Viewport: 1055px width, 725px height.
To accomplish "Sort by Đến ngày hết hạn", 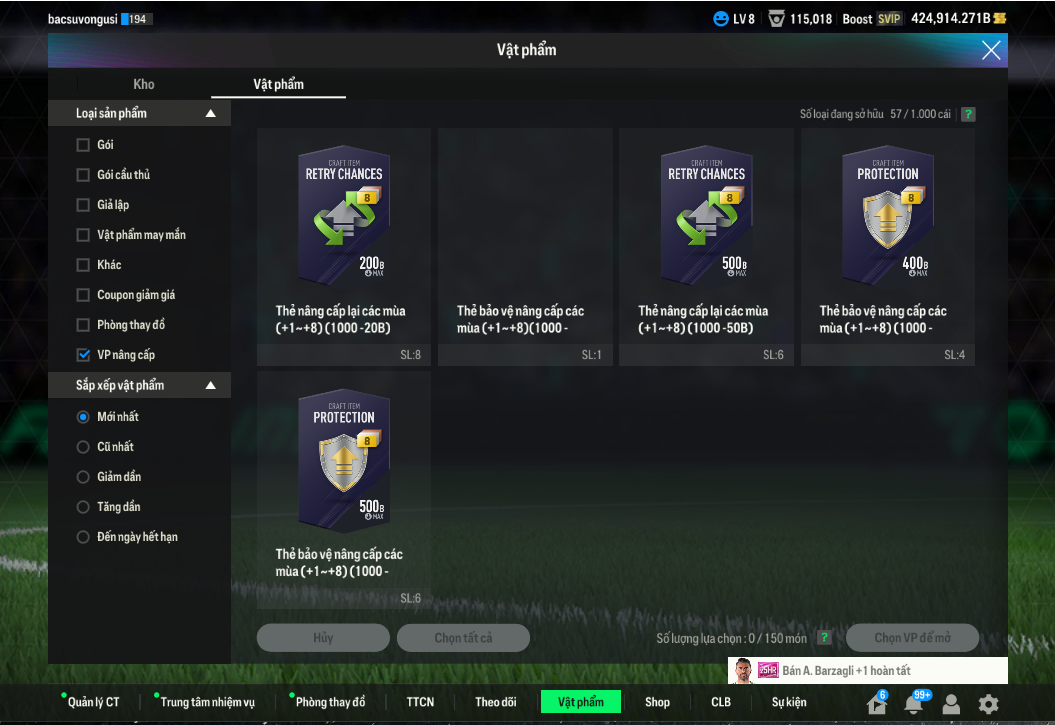I will 83,537.
